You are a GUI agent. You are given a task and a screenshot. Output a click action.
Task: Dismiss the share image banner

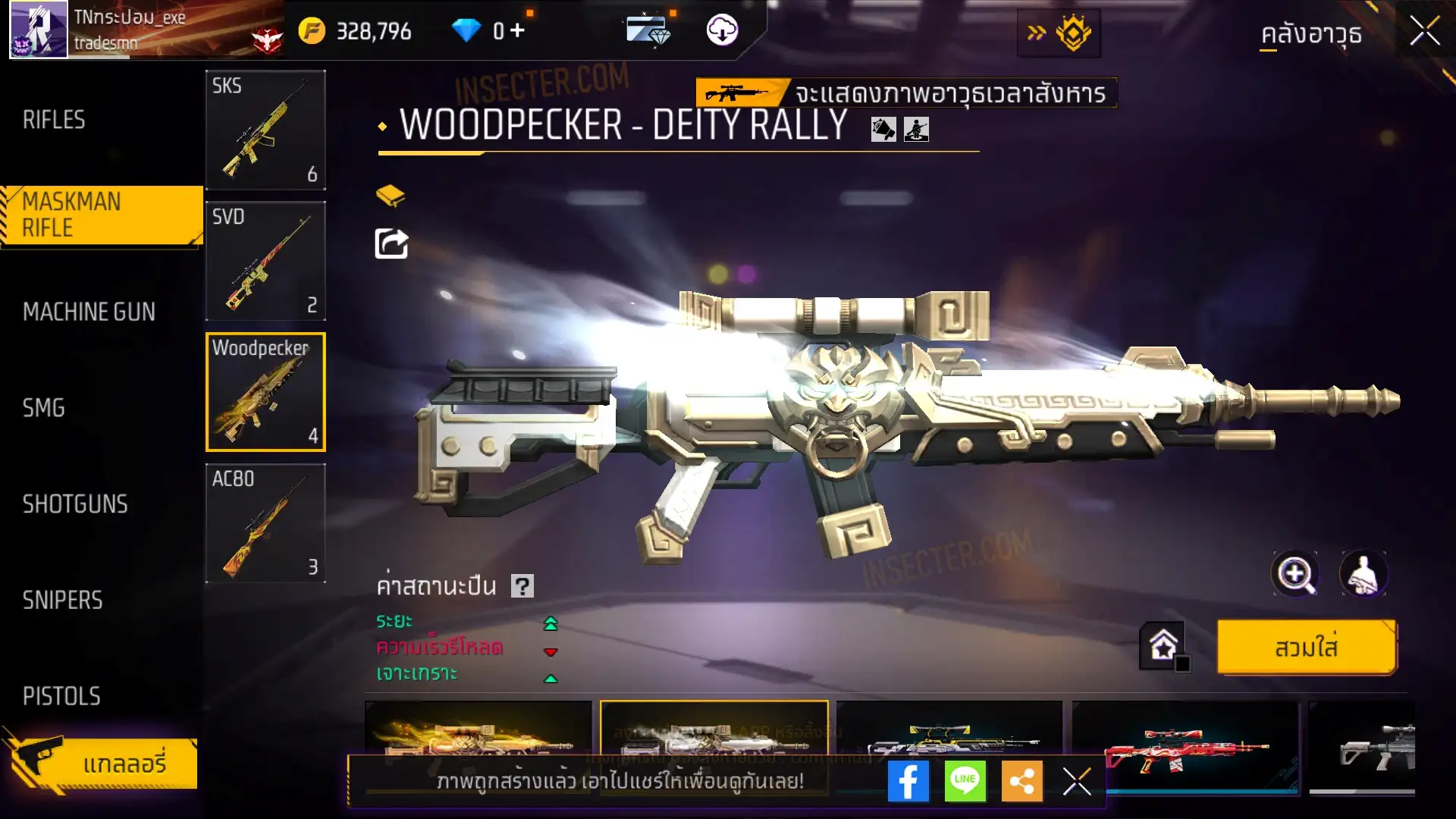[1076, 781]
